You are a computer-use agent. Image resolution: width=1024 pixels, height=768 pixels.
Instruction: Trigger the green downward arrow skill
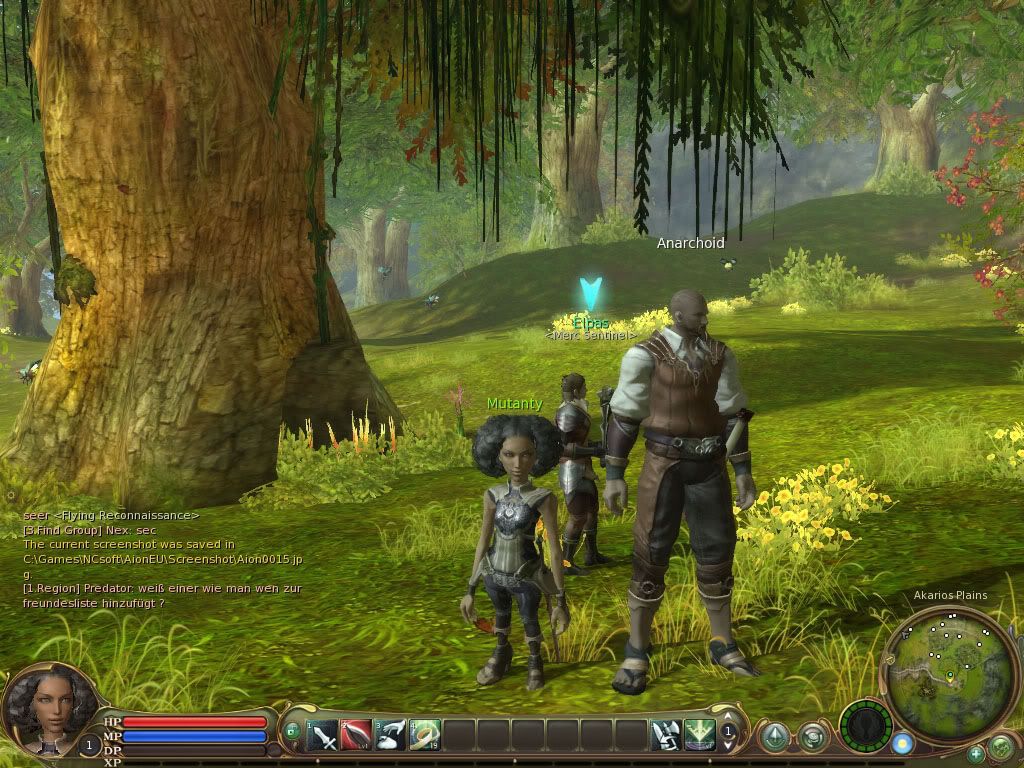point(699,737)
